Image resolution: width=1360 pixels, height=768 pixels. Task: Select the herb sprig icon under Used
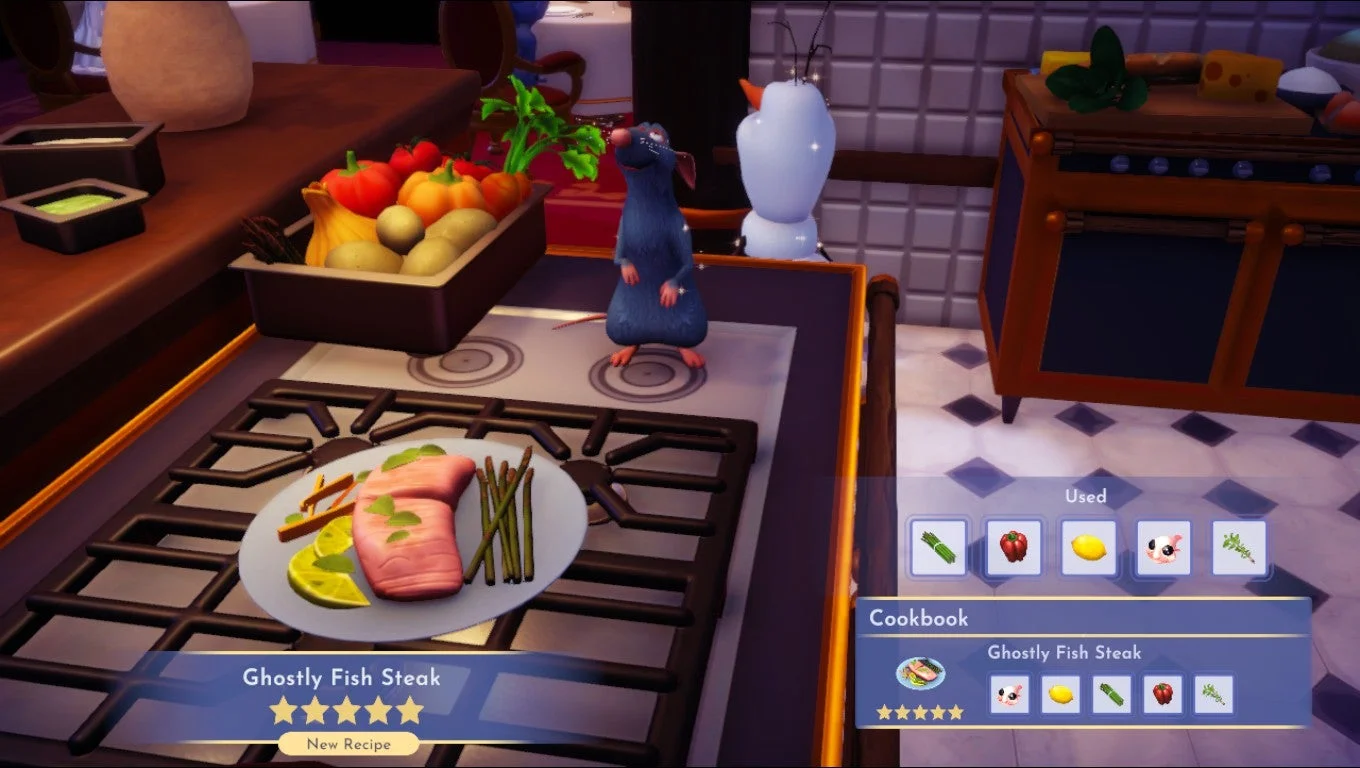click(x=1238, y=545)
